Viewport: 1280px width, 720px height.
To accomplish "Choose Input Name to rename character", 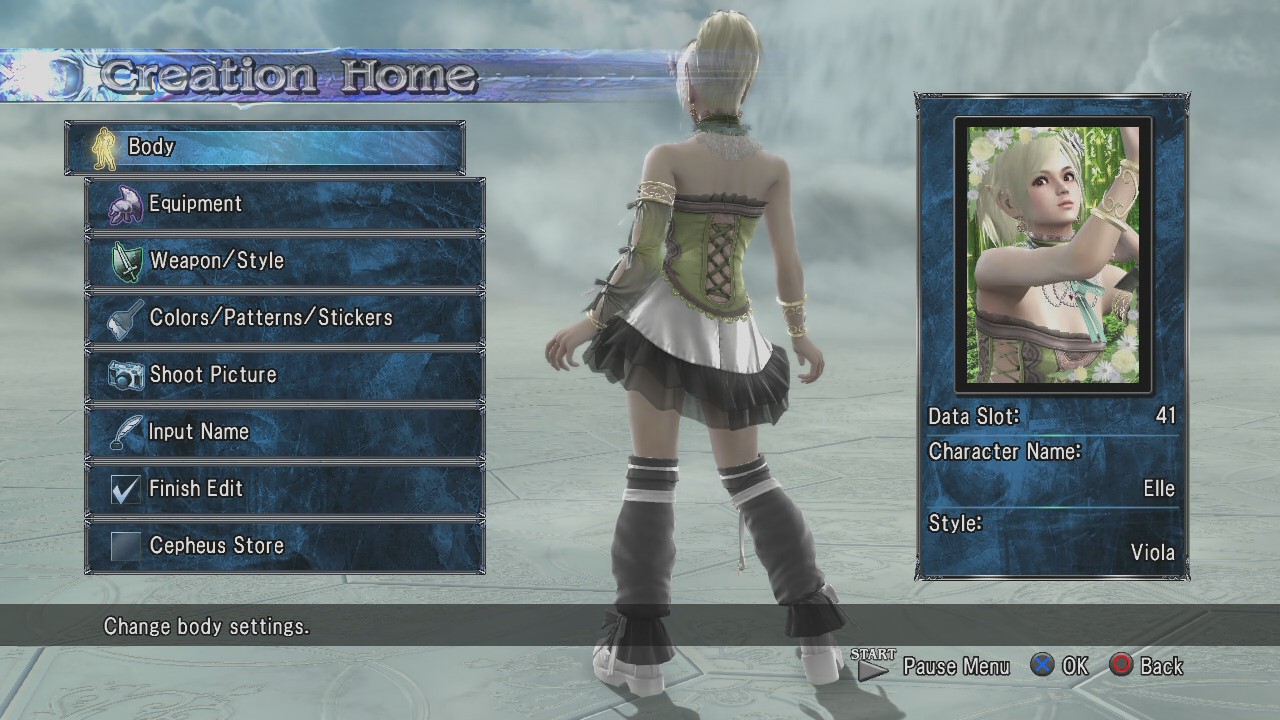I will pyautogui.click(x=285, y=432).
